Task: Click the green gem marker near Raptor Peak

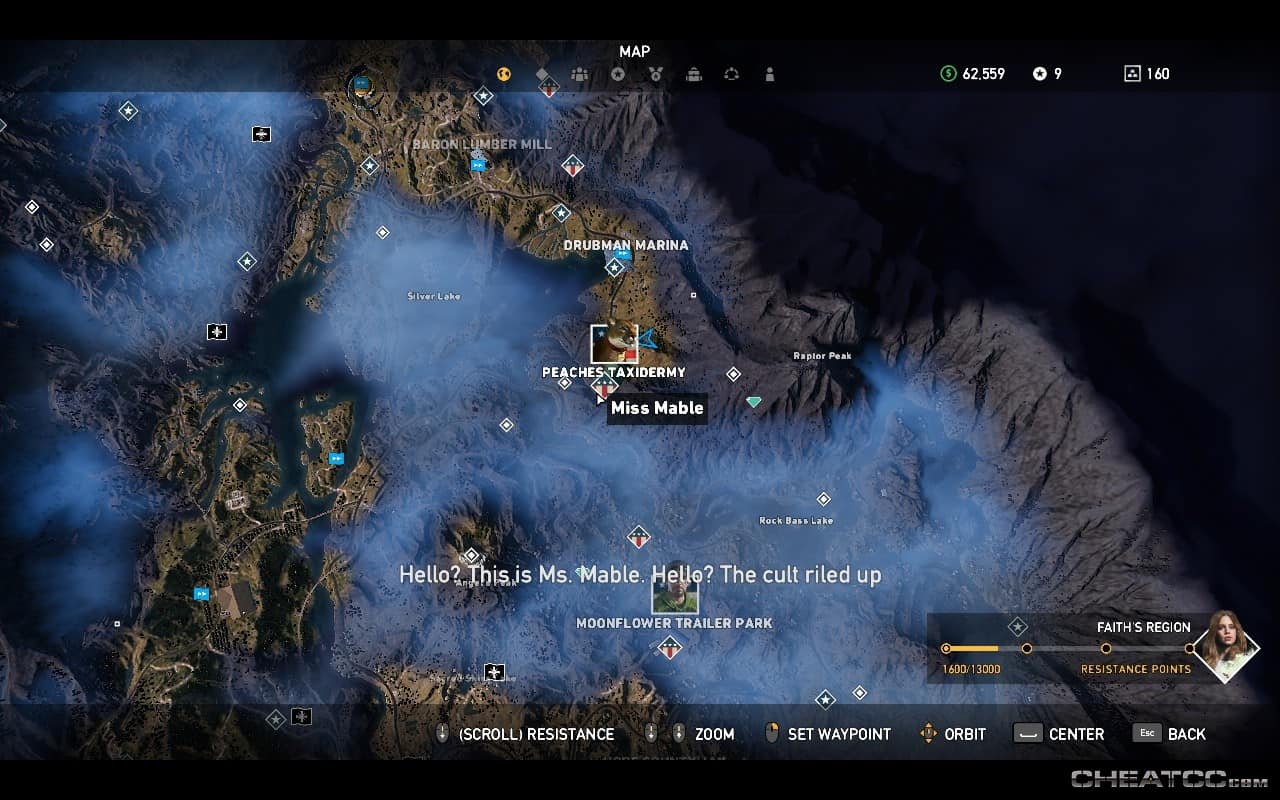Action: pos(753,401)
